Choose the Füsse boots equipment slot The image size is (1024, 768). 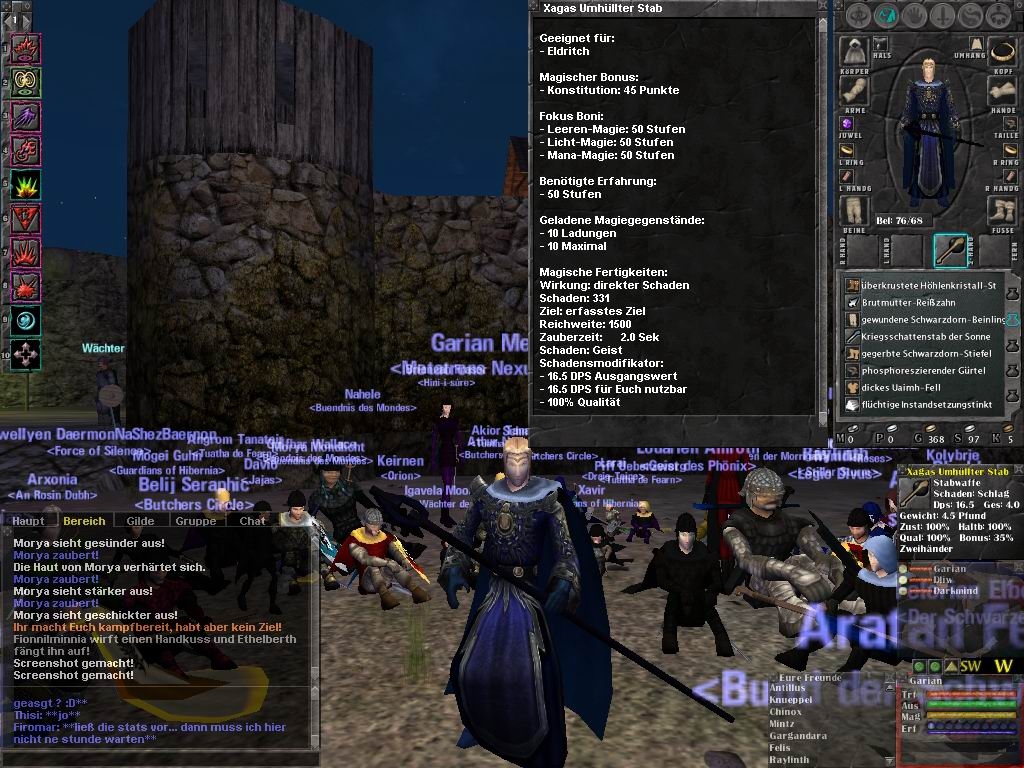[x=1003, y=211]
